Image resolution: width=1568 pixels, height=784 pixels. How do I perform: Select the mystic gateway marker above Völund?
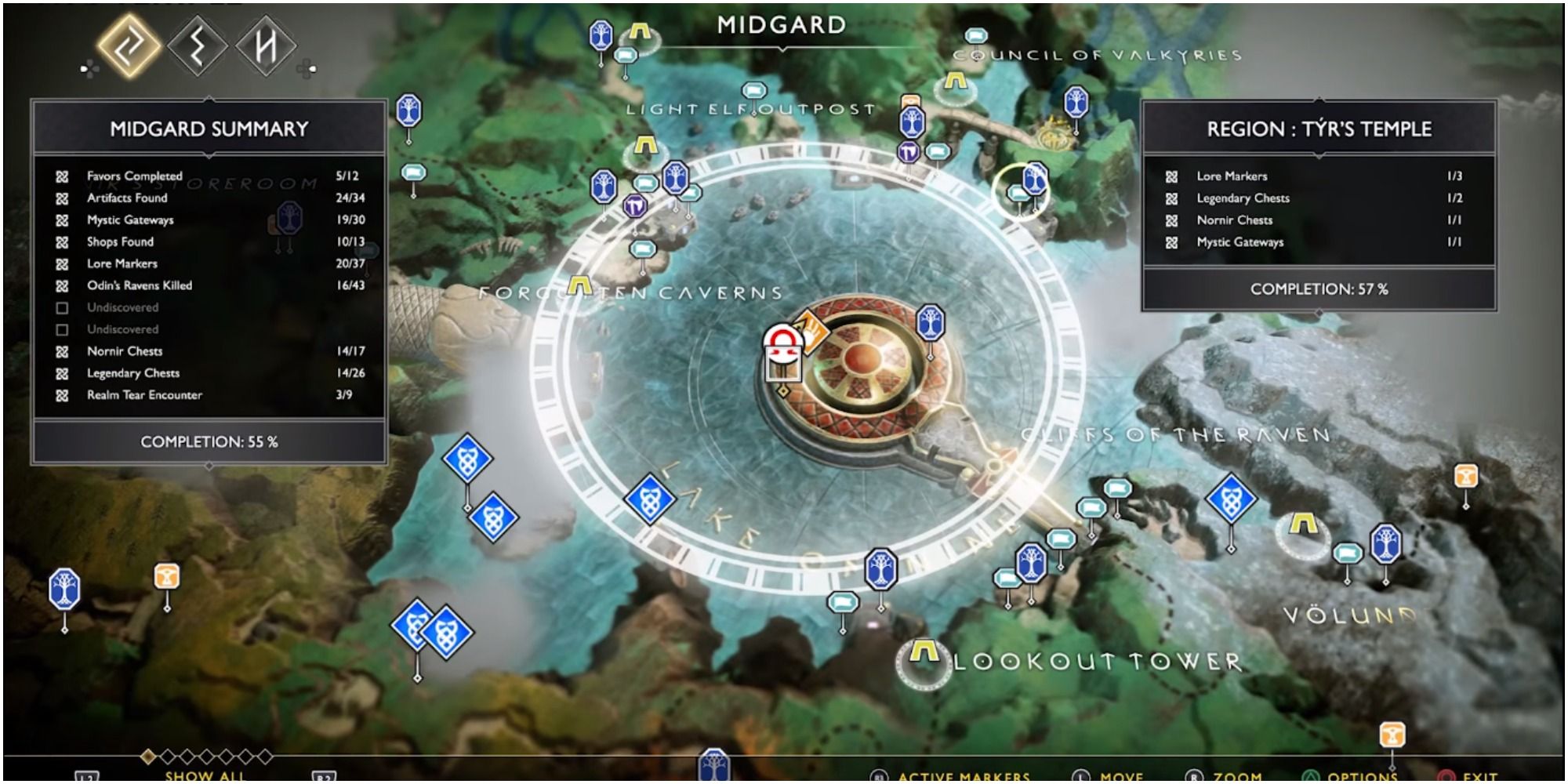(x=1303, y=524)
